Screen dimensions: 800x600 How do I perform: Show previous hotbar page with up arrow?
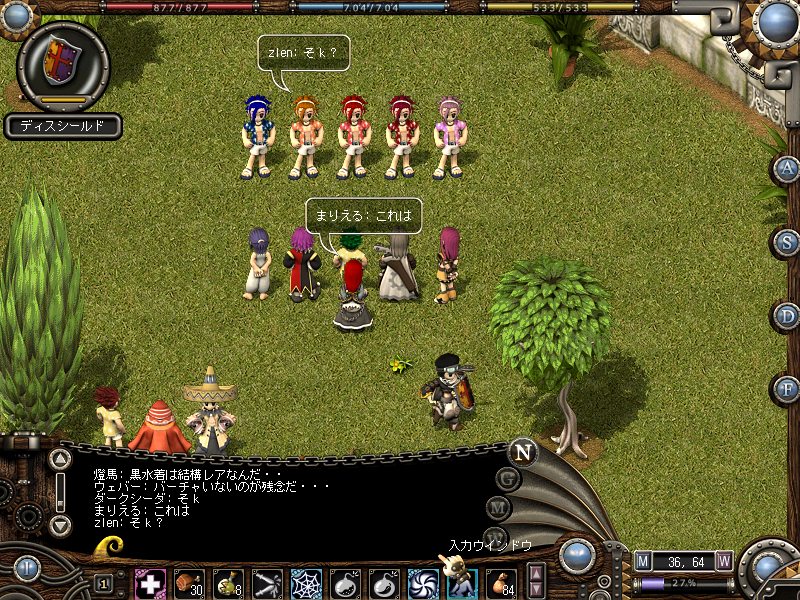click(536, 573)
